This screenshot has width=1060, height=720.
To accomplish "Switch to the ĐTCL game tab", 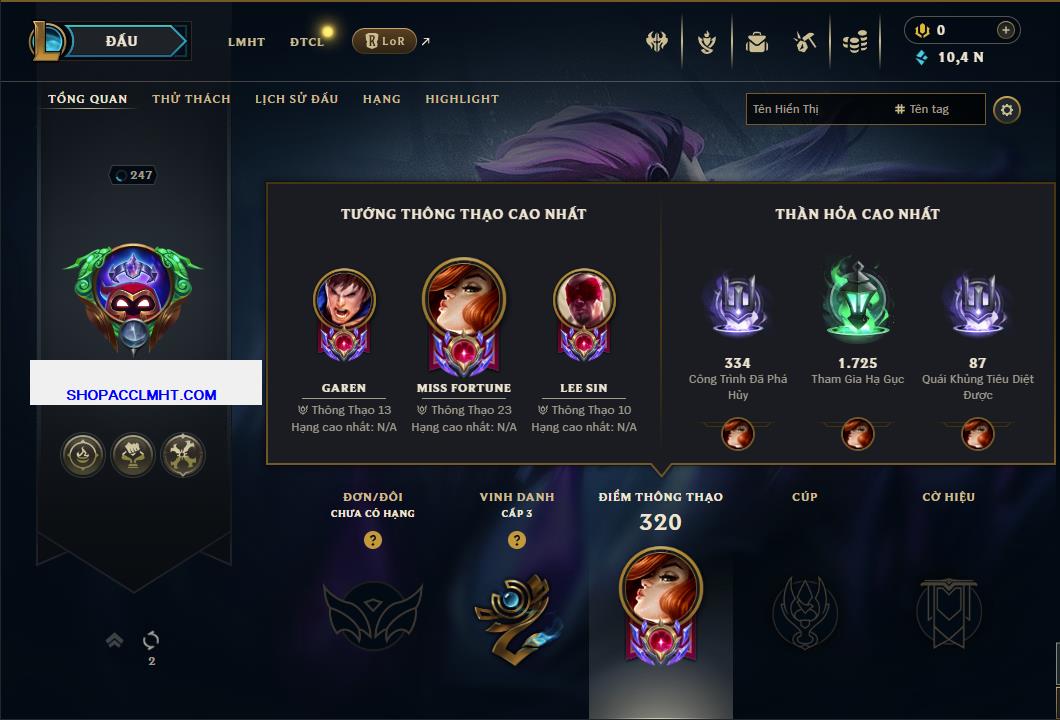I will [x=307, y=42].
